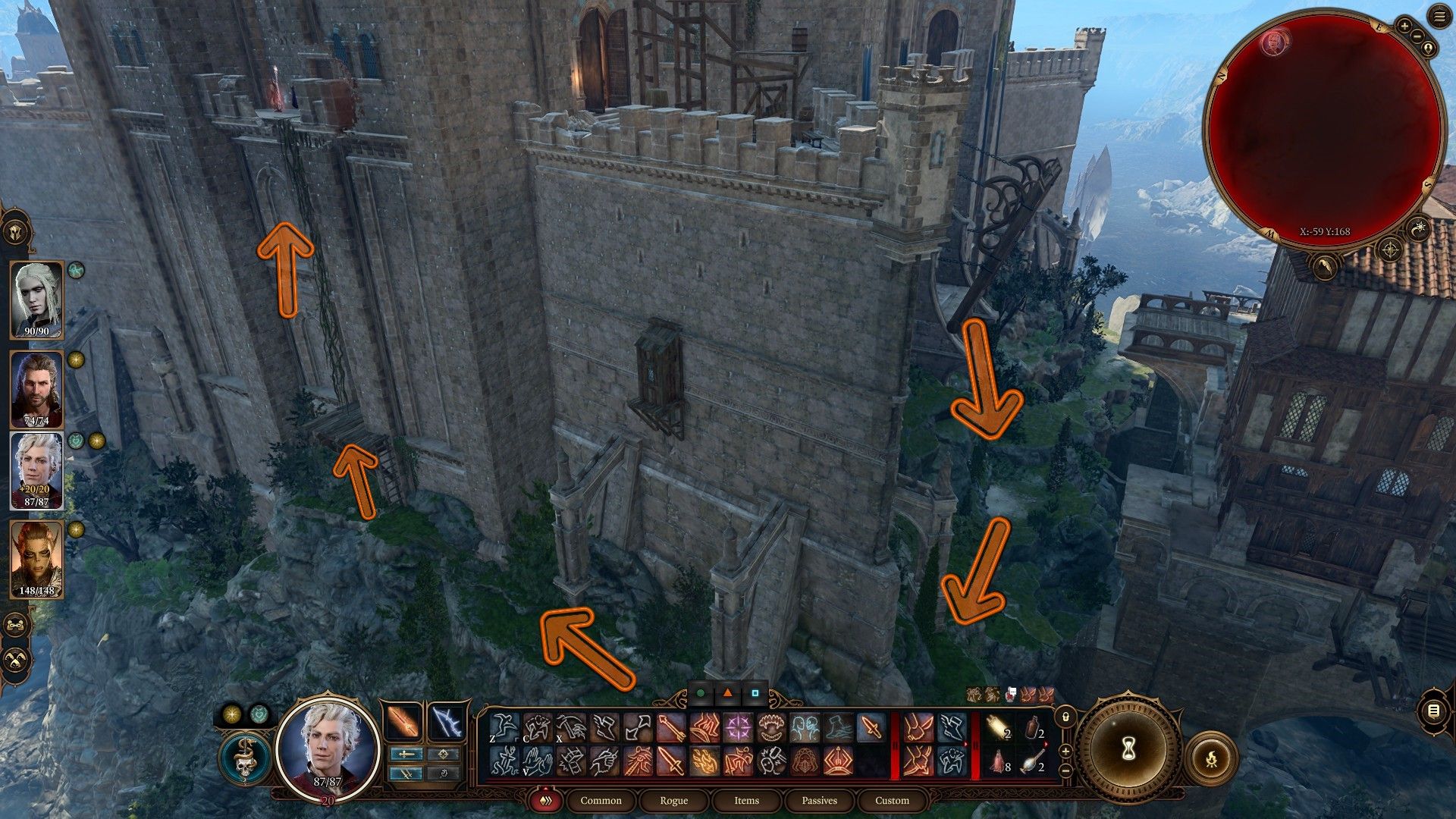The height and width of the screenshot is (819, 1456).
Task: Show the Passives hotbar tab
Action: (x=819, y=801)
